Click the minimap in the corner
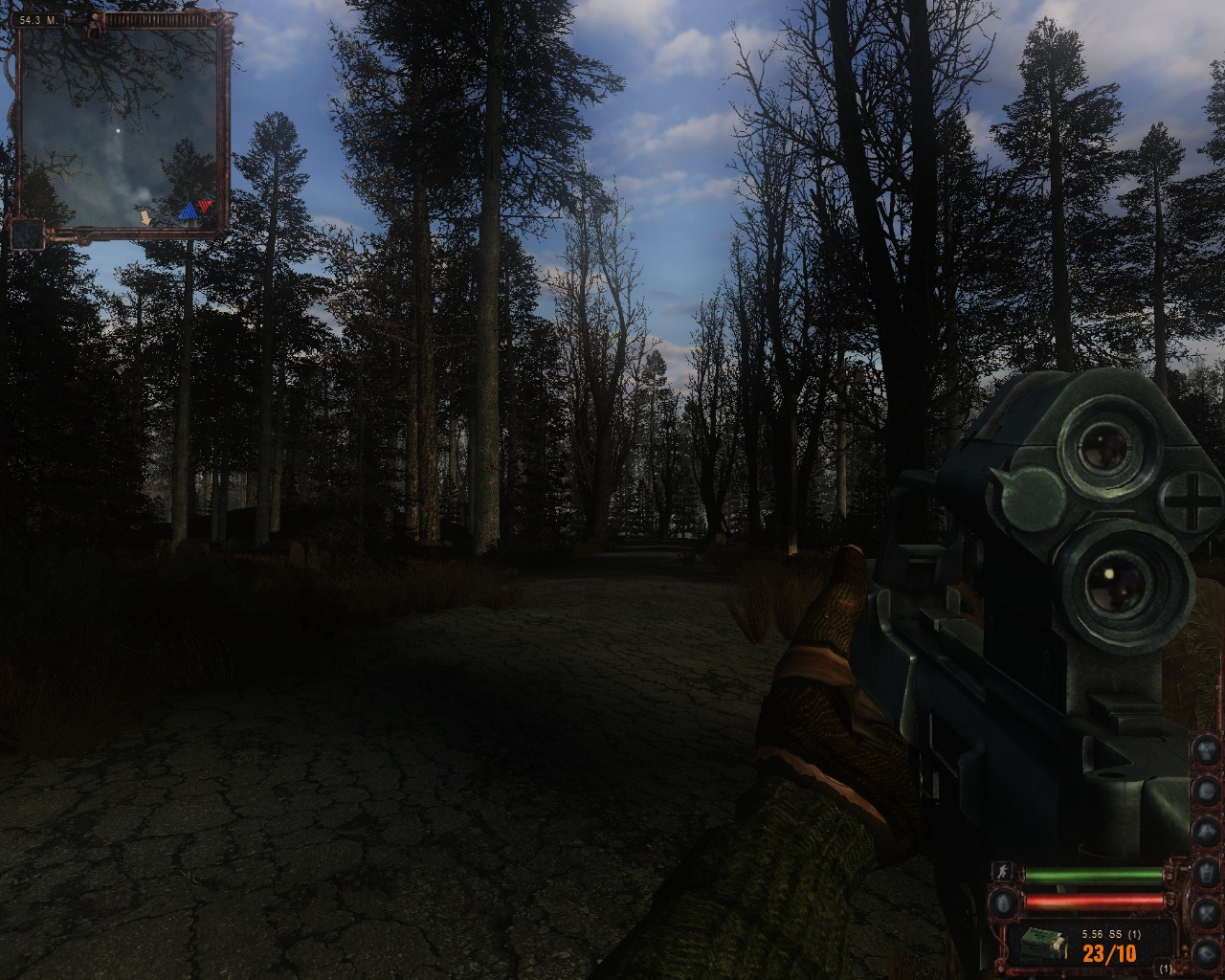This screenshot has height=980, width=1225. click(122, 126)
